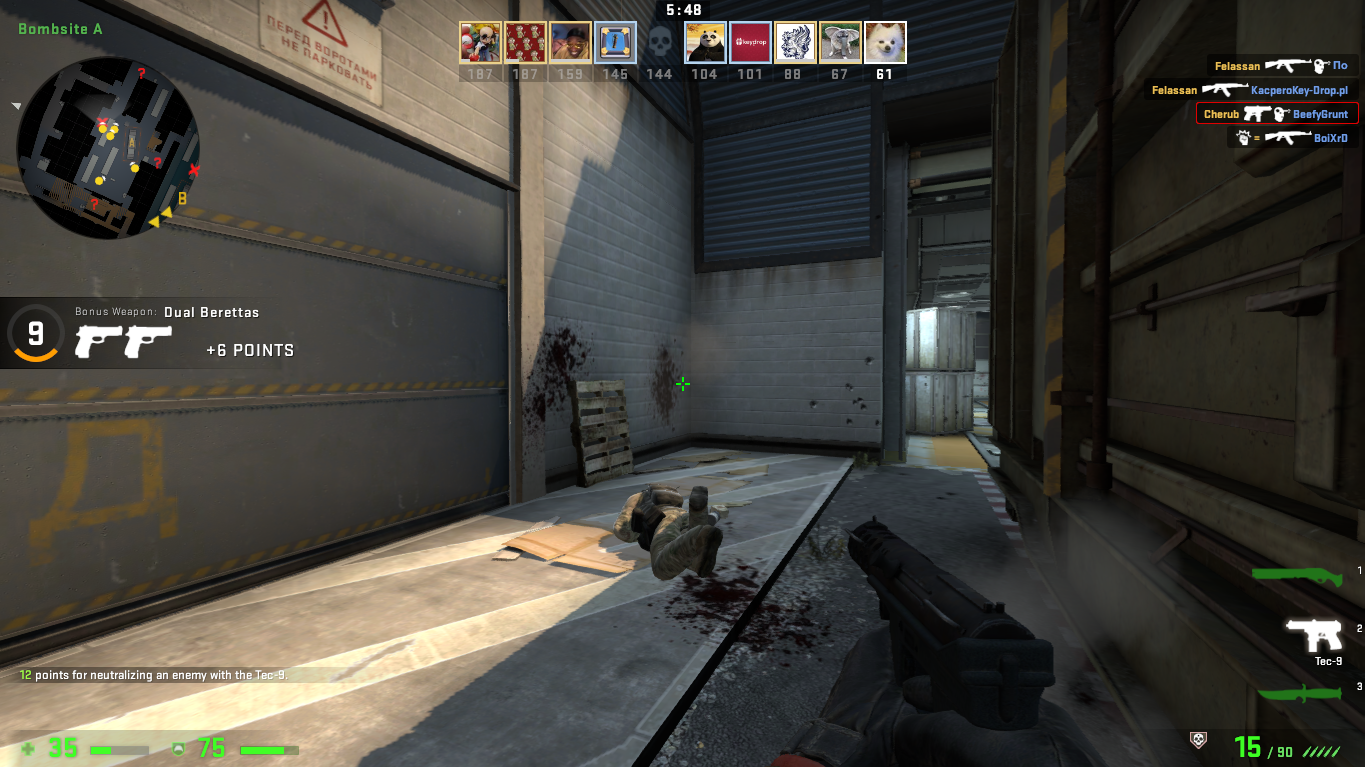Select the Cherub killed BeefyGrunt feed entry
The height and width of the screenshot is (767, 1365).
(1277, 114)
